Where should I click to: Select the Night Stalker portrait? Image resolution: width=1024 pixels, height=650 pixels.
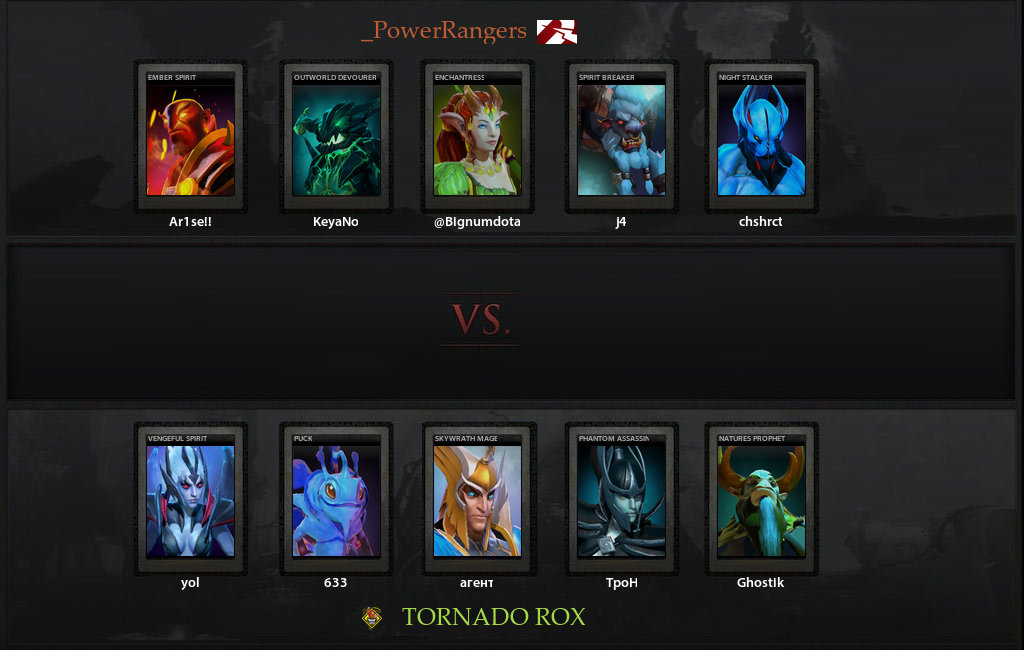[761, 138]
